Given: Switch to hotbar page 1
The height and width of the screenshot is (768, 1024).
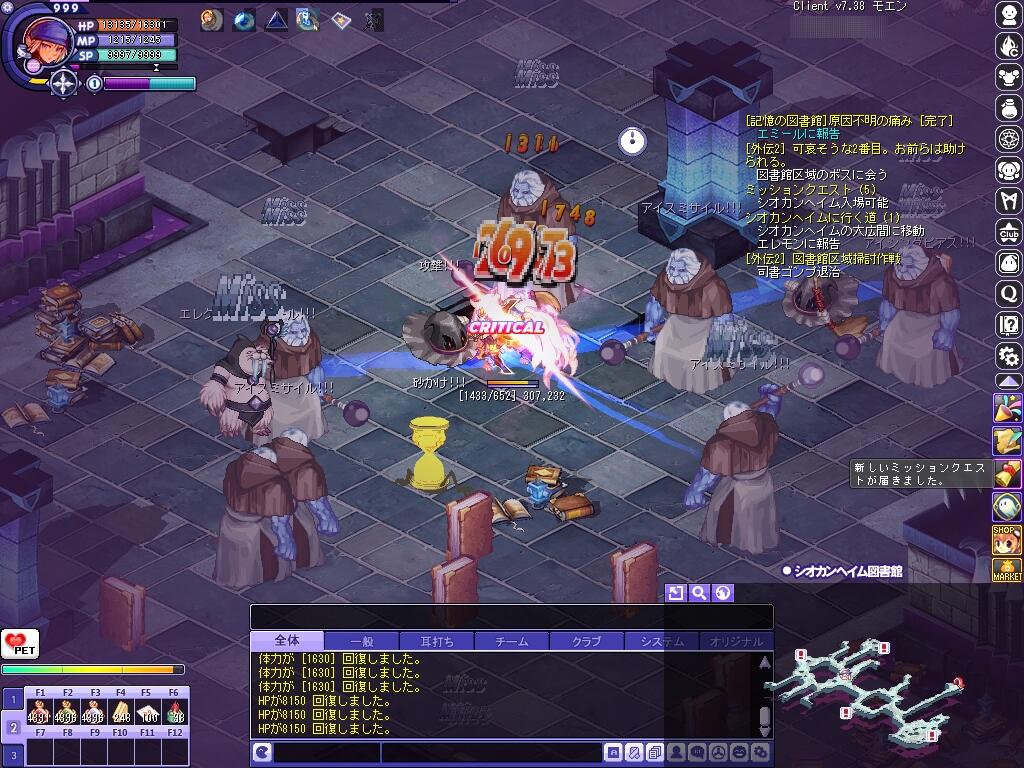Looking at the screenshot, I should [13, 698].
